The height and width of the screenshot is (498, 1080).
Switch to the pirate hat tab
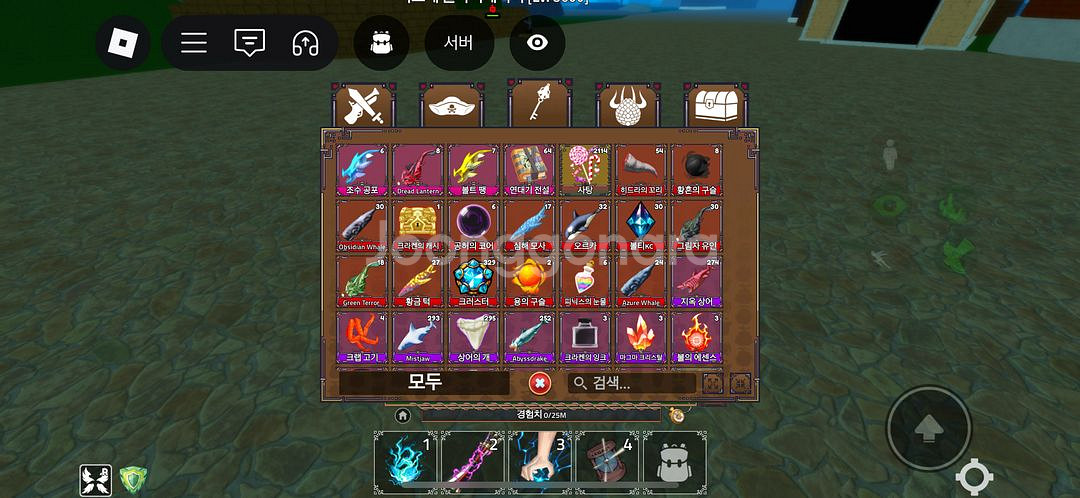pyautogui.click(x=451, y=105)
